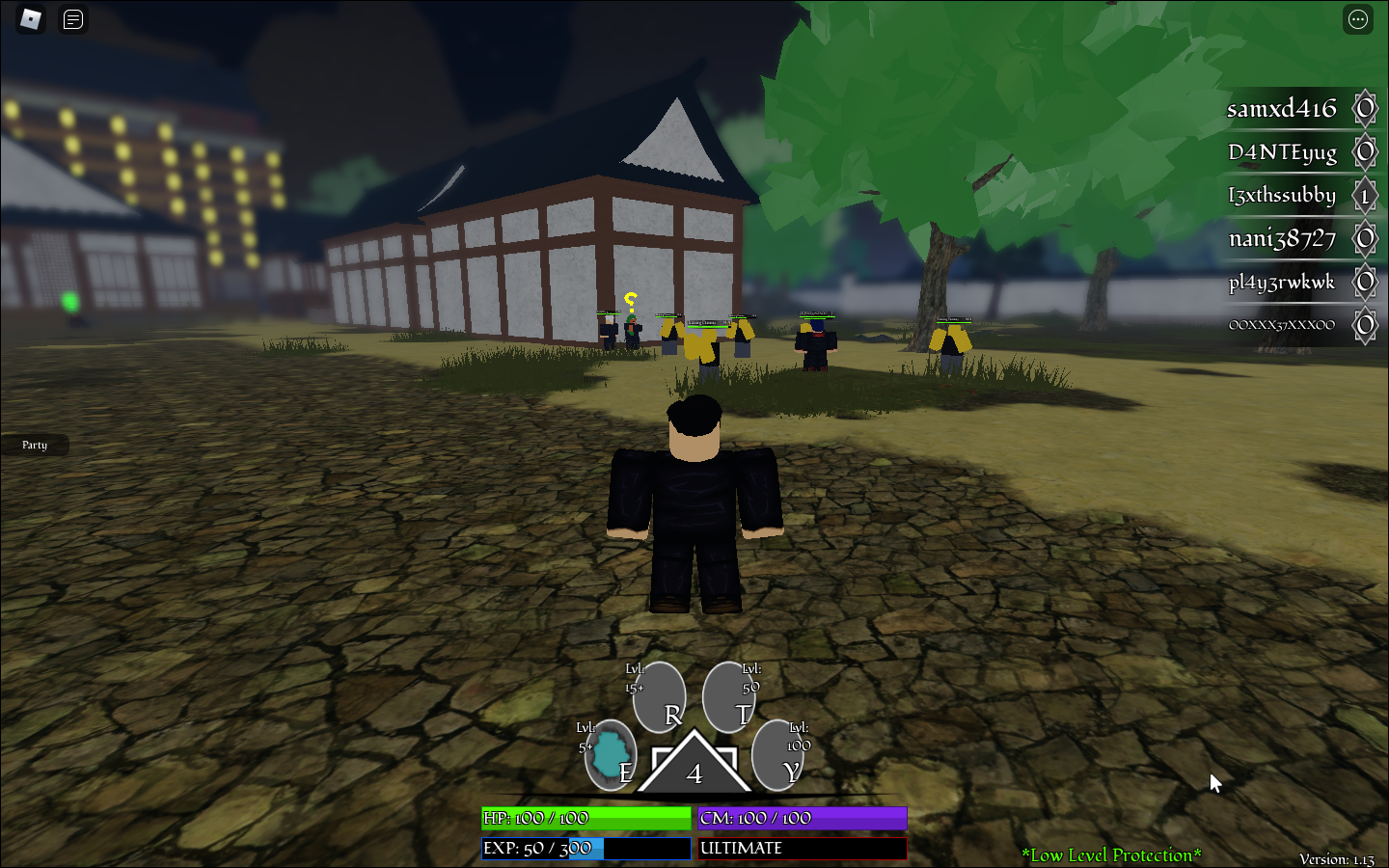Open the Roblox main menu
Viewport: 1389px width, 868px height.
point(31,19)
